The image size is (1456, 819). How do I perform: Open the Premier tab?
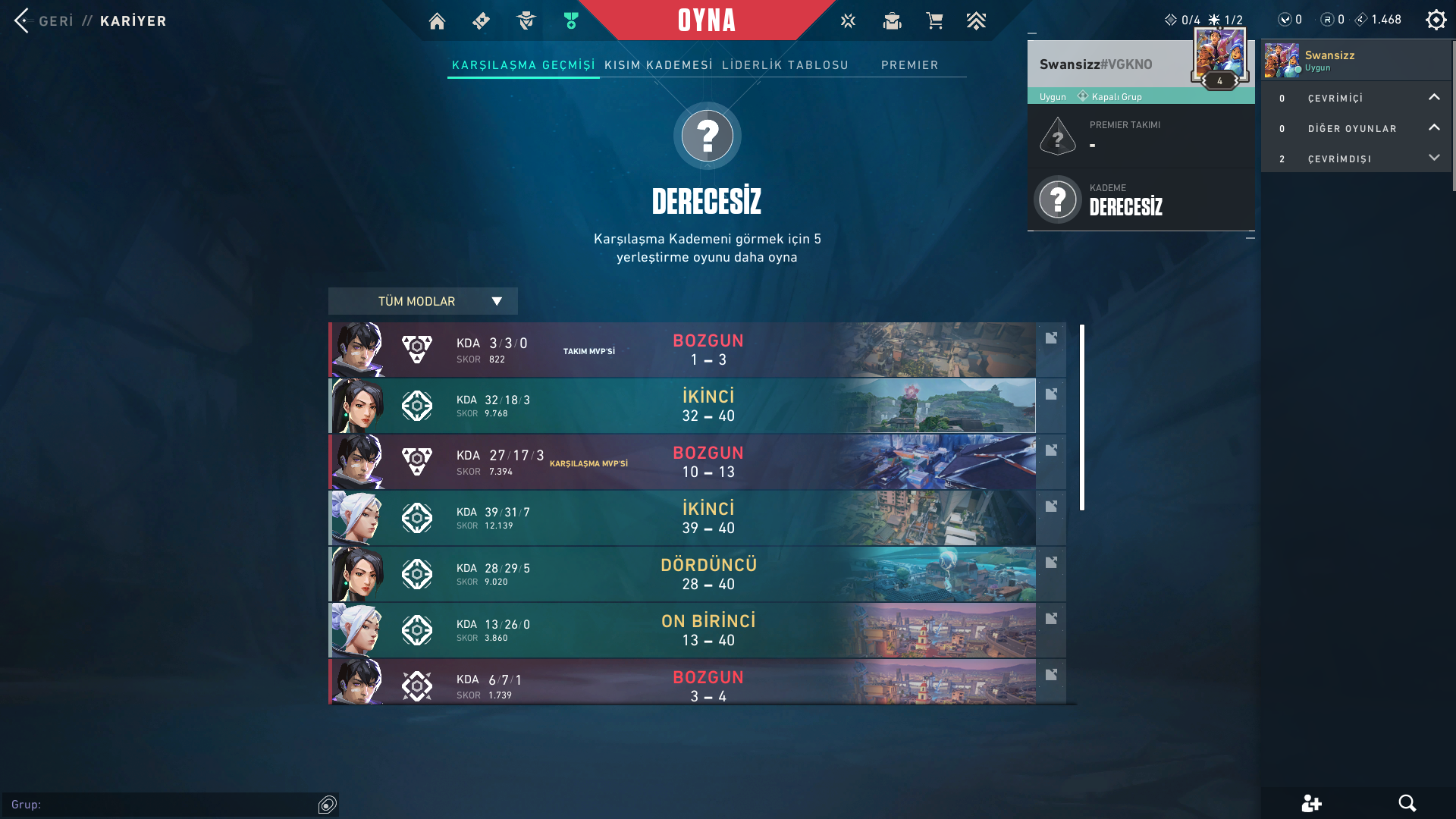(x=909, y=65)
